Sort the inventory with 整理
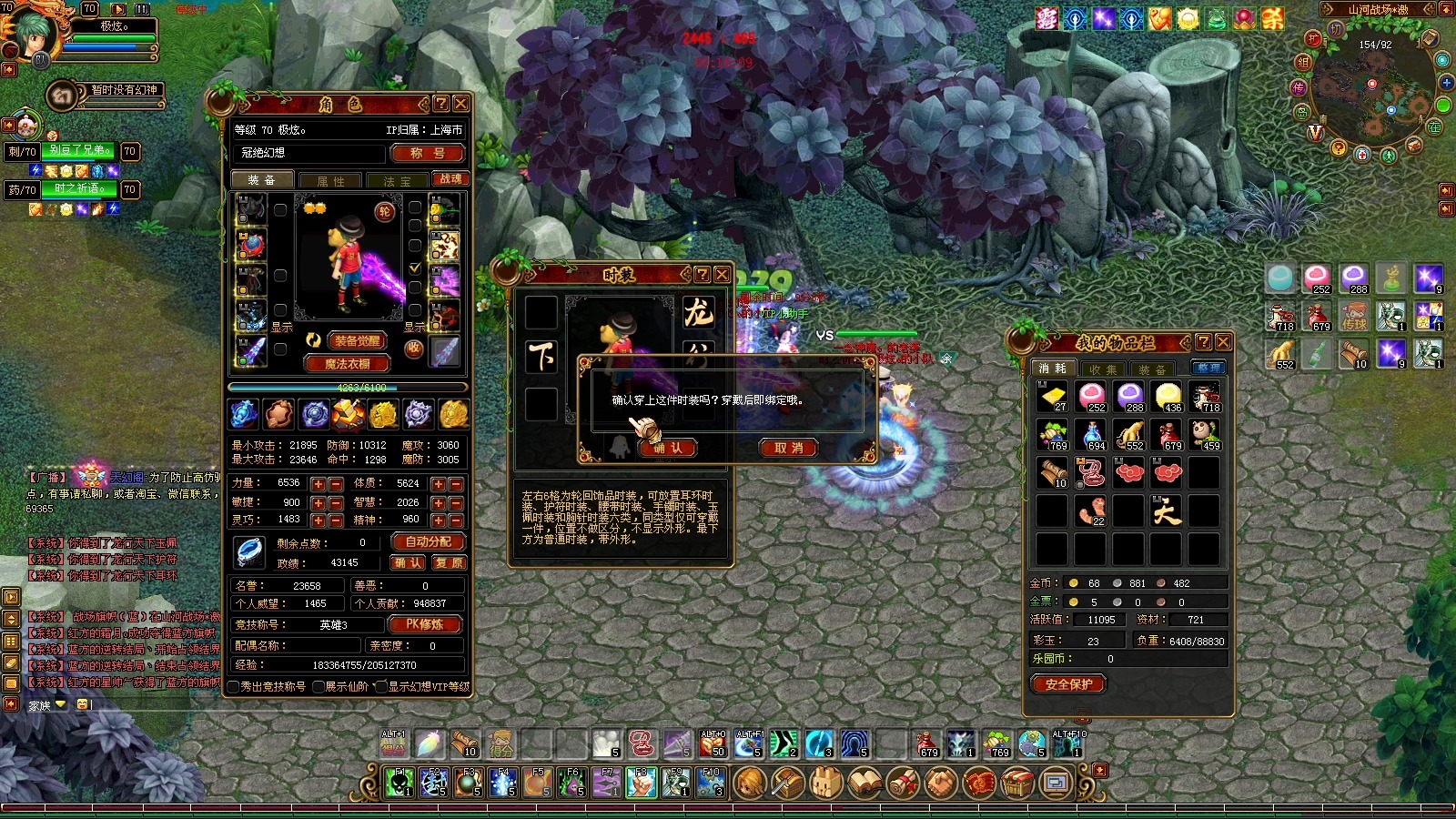 coord(1208,369)
